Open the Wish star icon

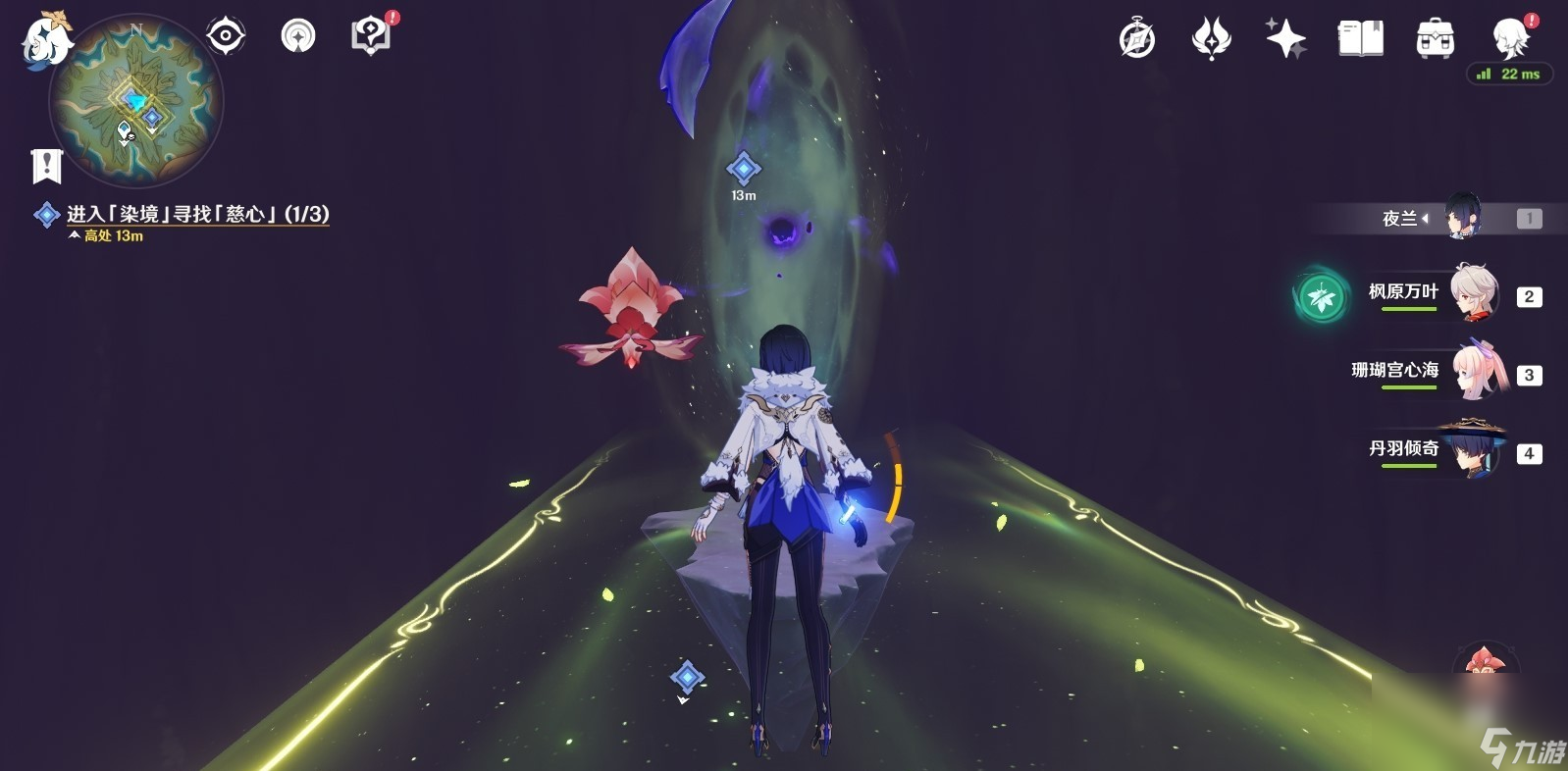(x=1285, y=37)
